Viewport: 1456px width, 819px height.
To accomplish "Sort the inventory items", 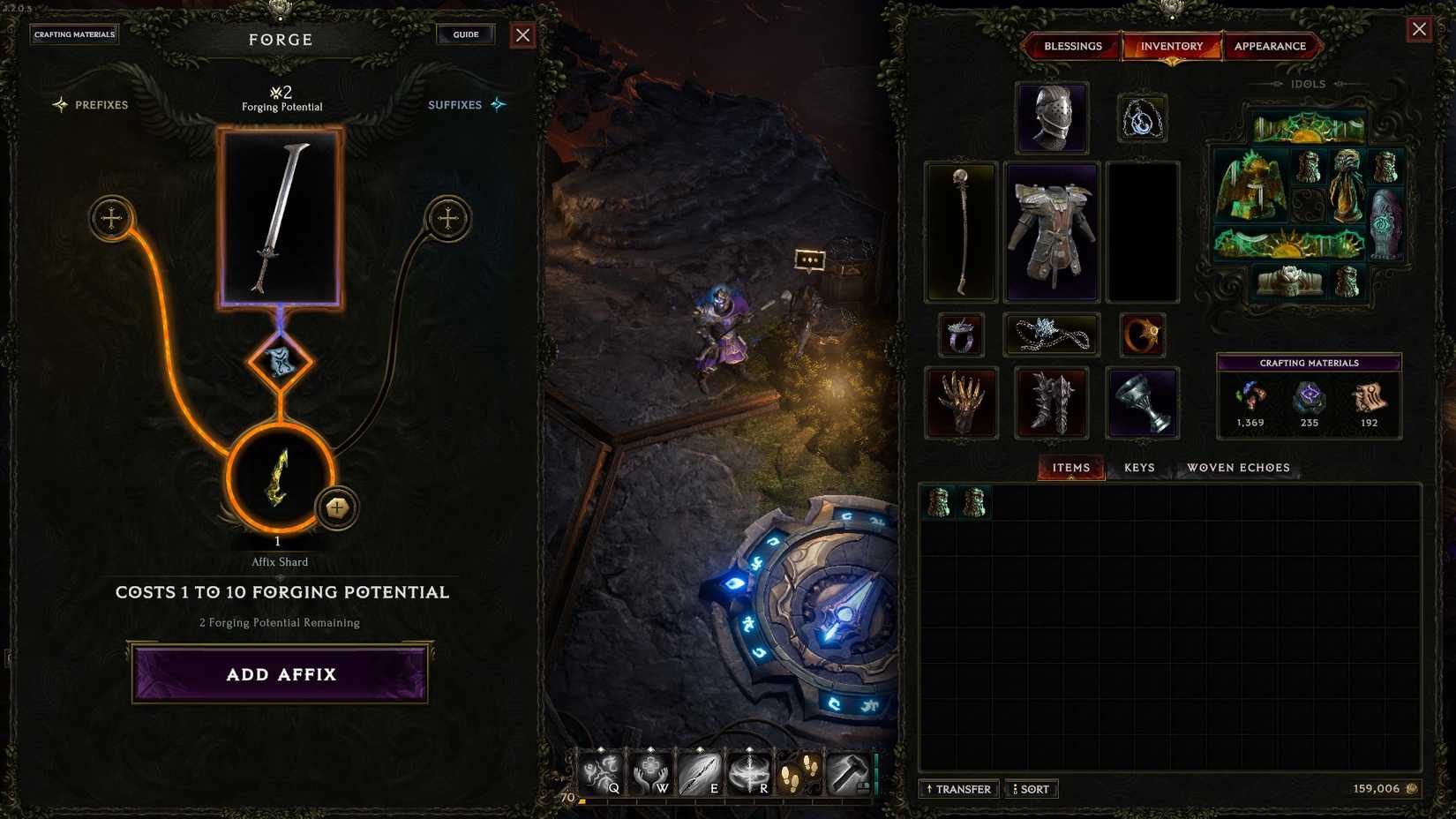I will tap(1031, 789).
